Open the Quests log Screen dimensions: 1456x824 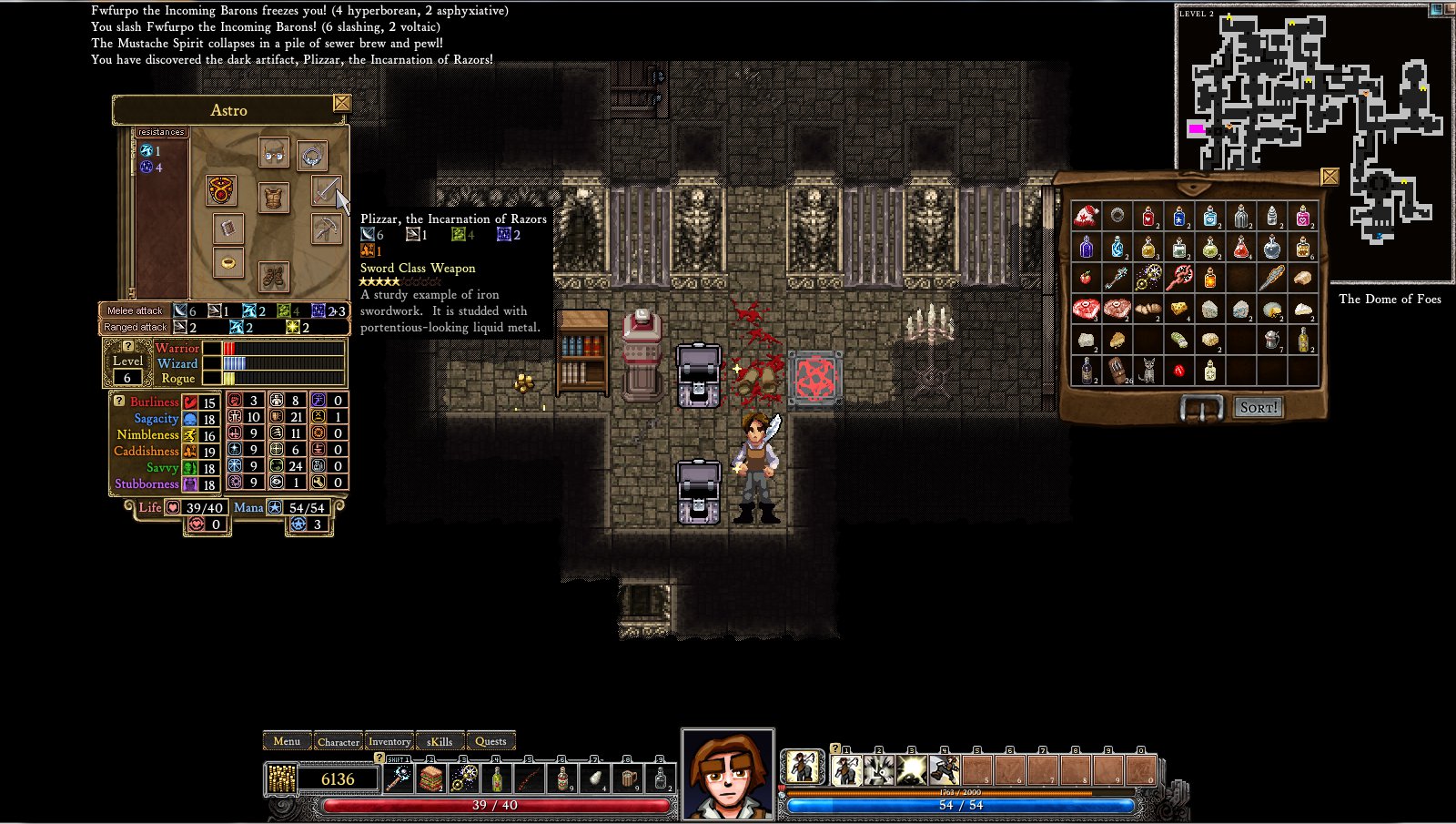490,741
